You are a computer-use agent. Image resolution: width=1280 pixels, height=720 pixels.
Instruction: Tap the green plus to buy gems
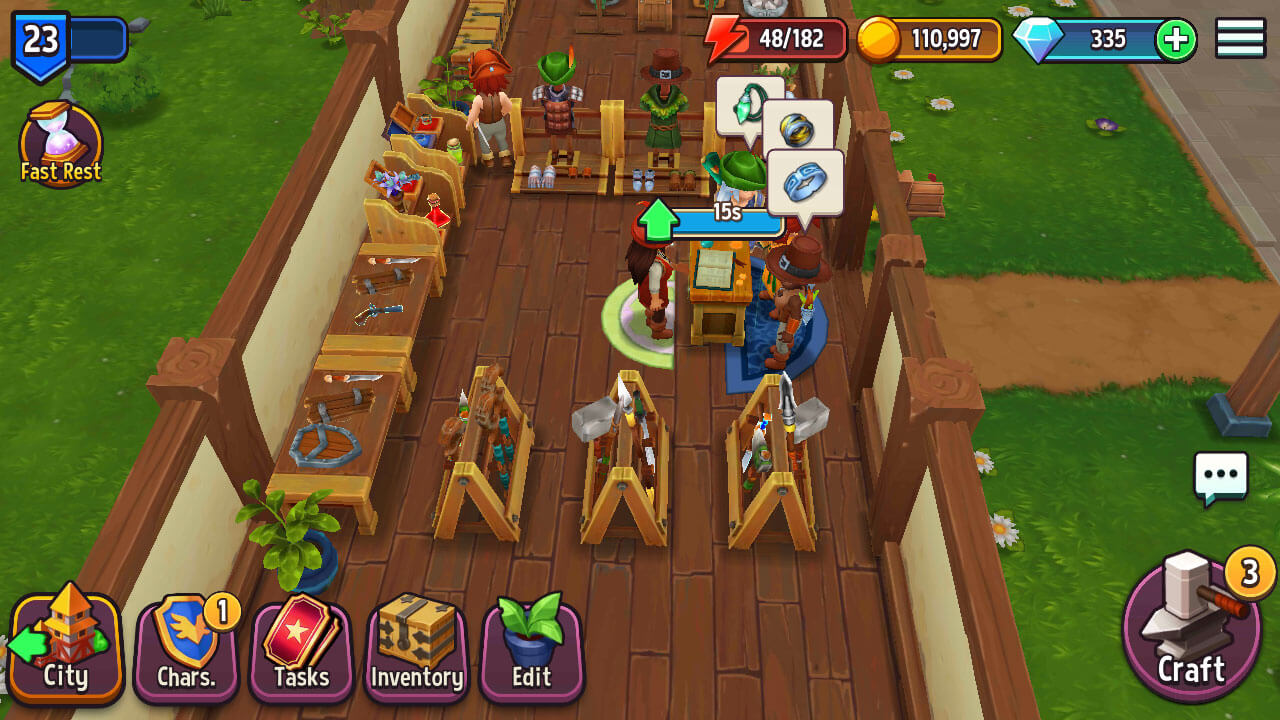tap(1176, 40)
